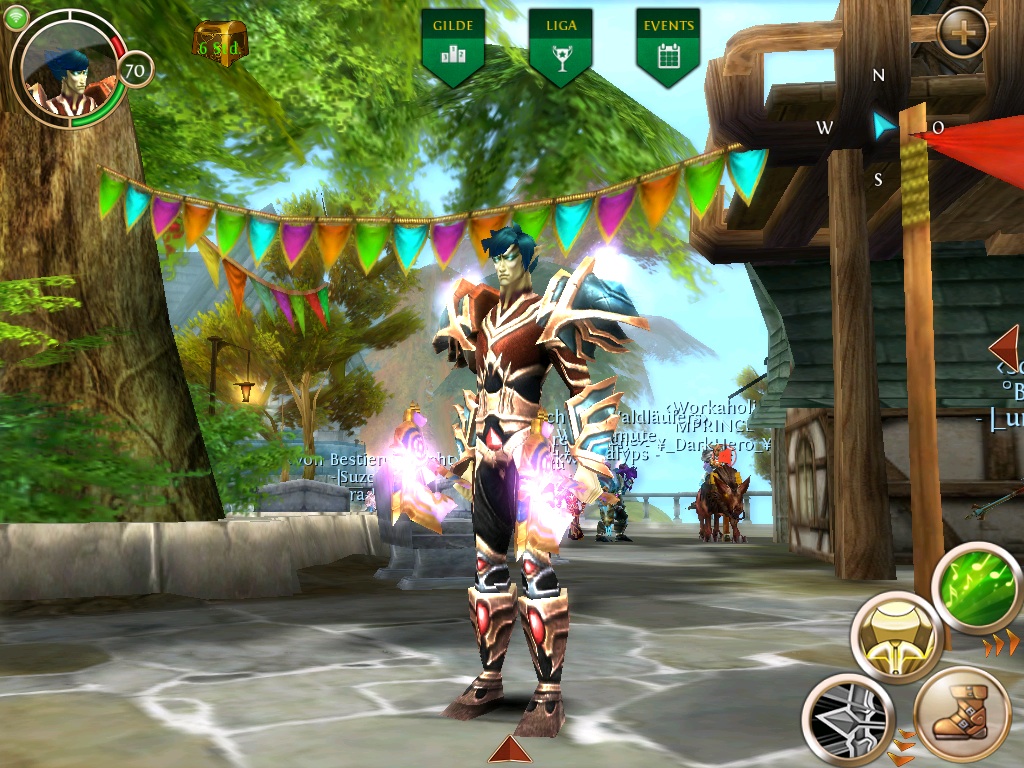Open the Liga trophy banner
The height and width of the screenshot is (768, 1024).
(x=560, y=45)
